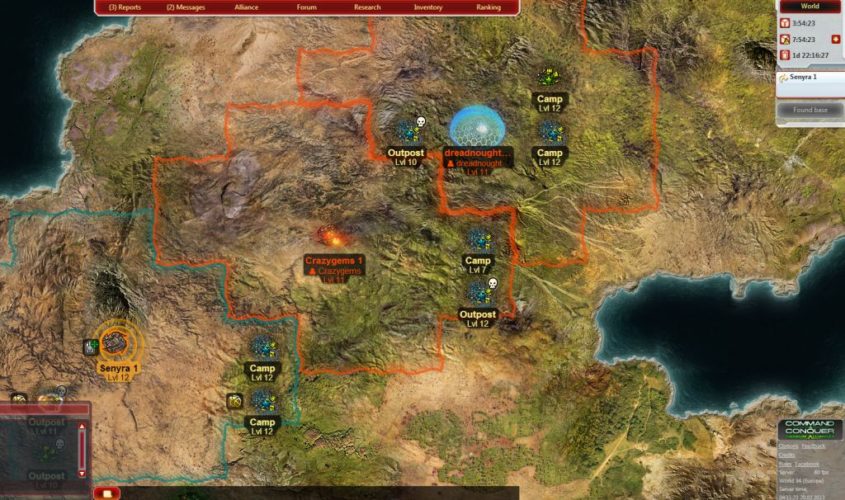This screenshot has height=500, width=845.
Task: View the Ranking list
Action: [488, 7]
